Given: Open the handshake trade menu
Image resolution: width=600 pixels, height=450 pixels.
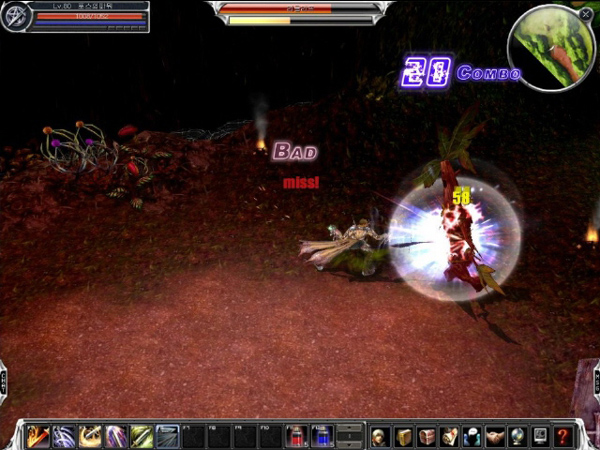Looking at the screenshot, I should coord(495,436).
